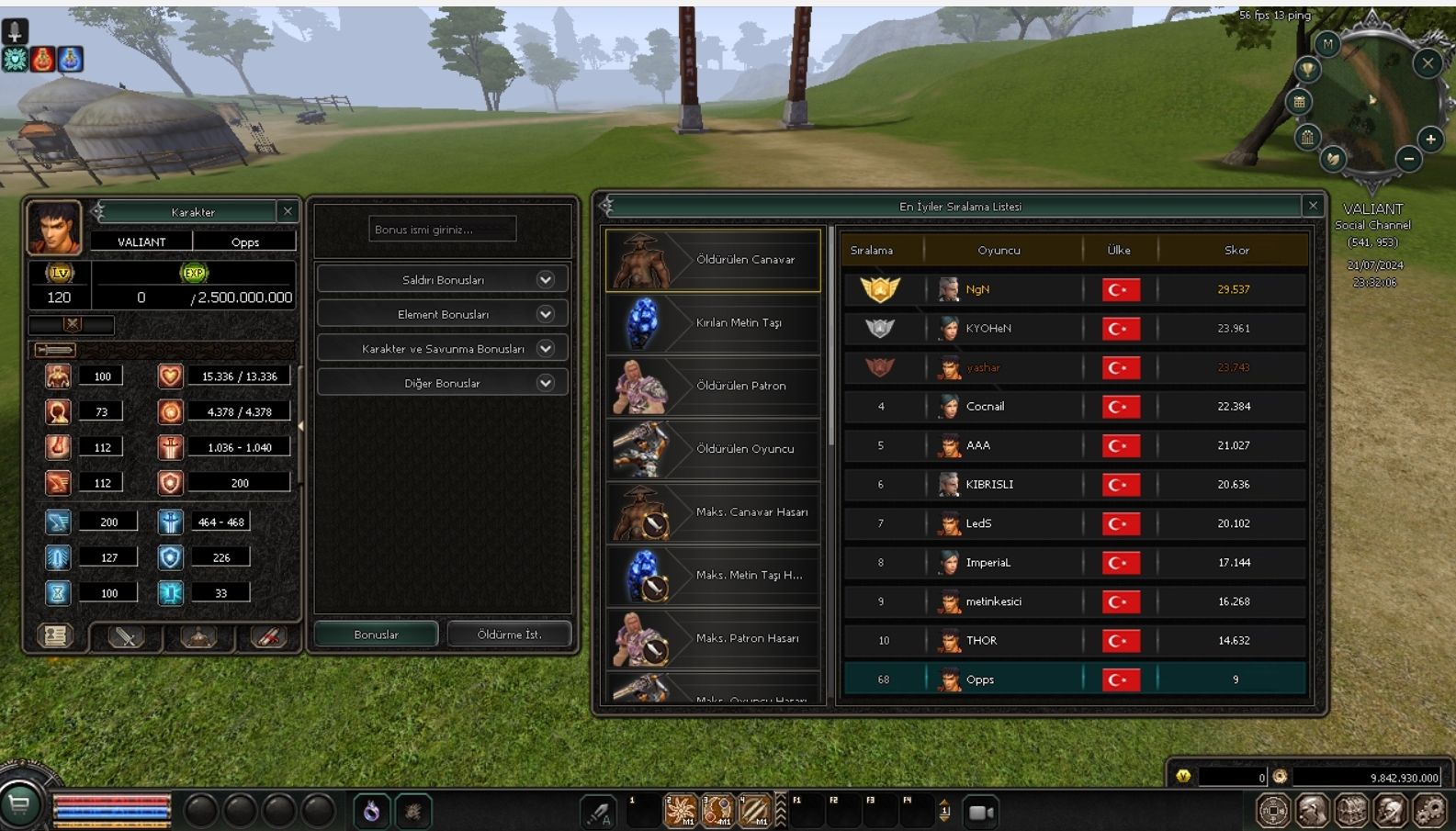This screenshot has width=1456, height=831.
Task: Switch to the Bonuslar tab
Action: (376, 634)
